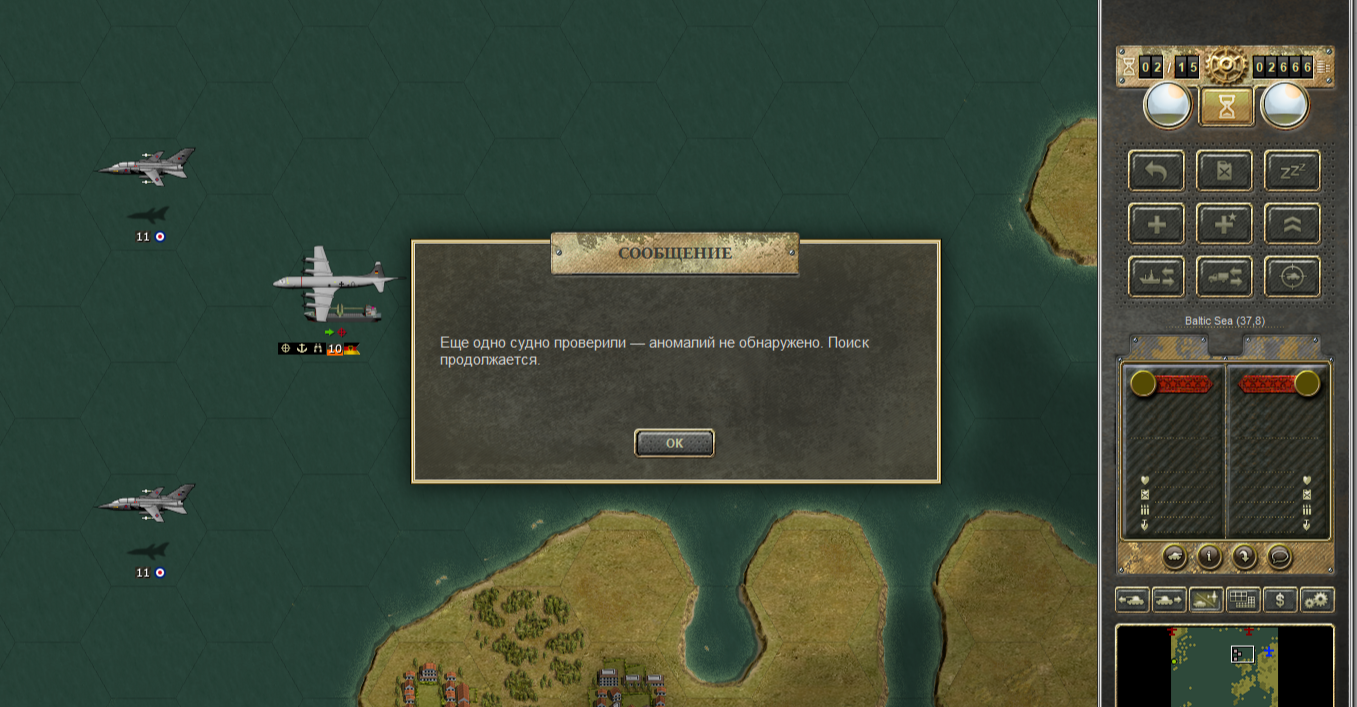
Task: End the turn with the hourglass button
Action: (x=1226, y=105)
